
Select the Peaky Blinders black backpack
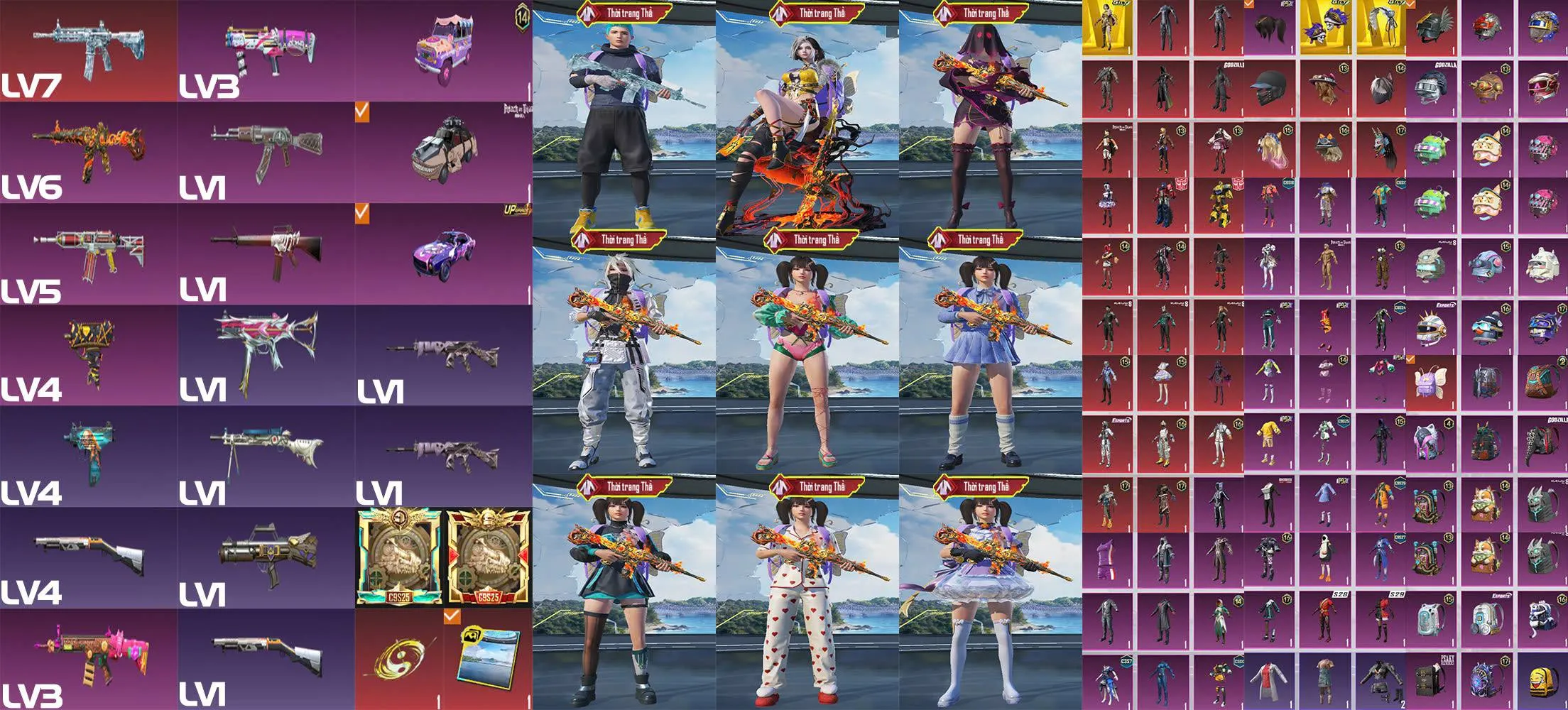[1429, 682]
